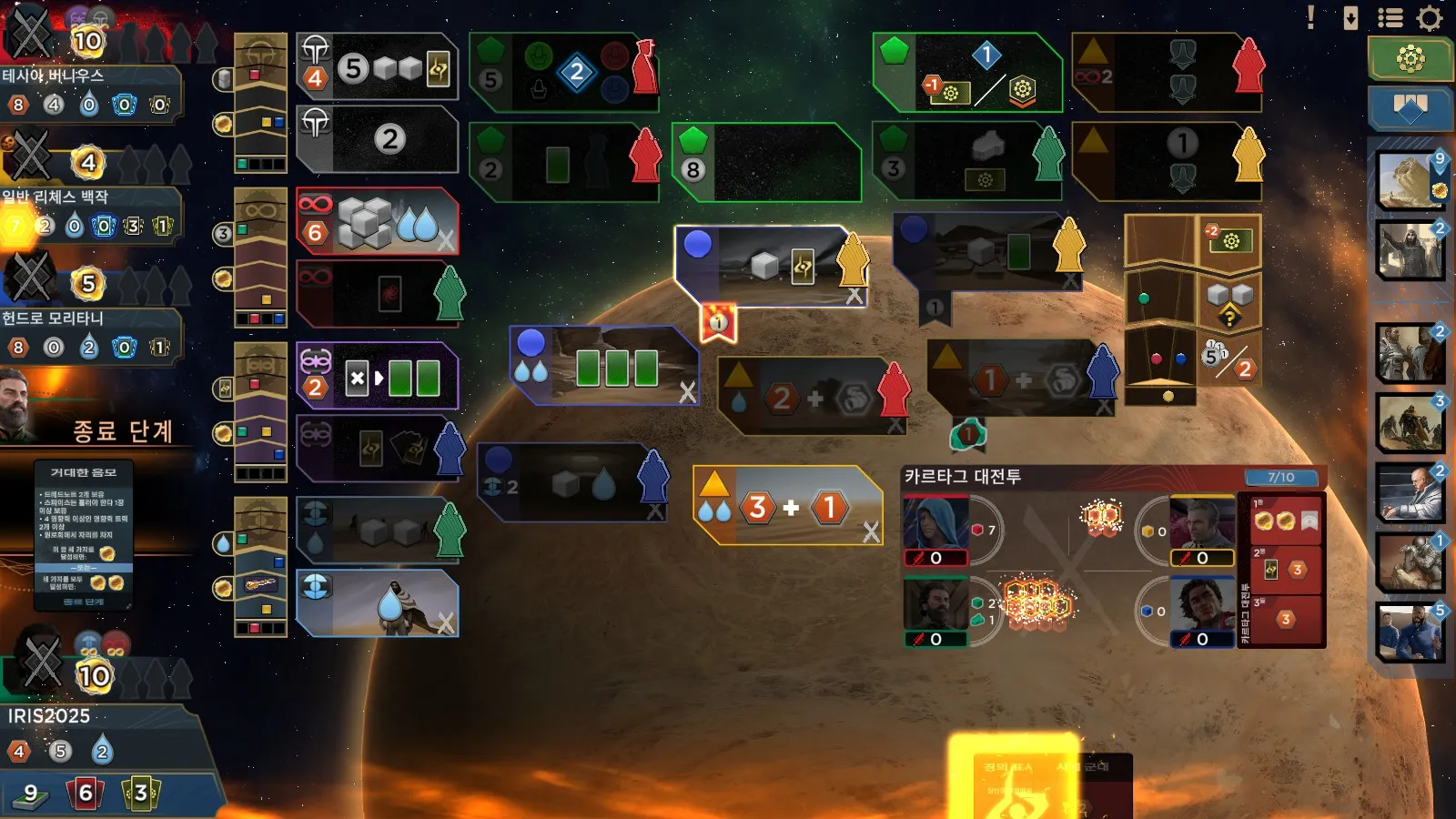Open player 헌드로 모리타니 panel
Screen dimensions: 1456x819
point(91,333)
